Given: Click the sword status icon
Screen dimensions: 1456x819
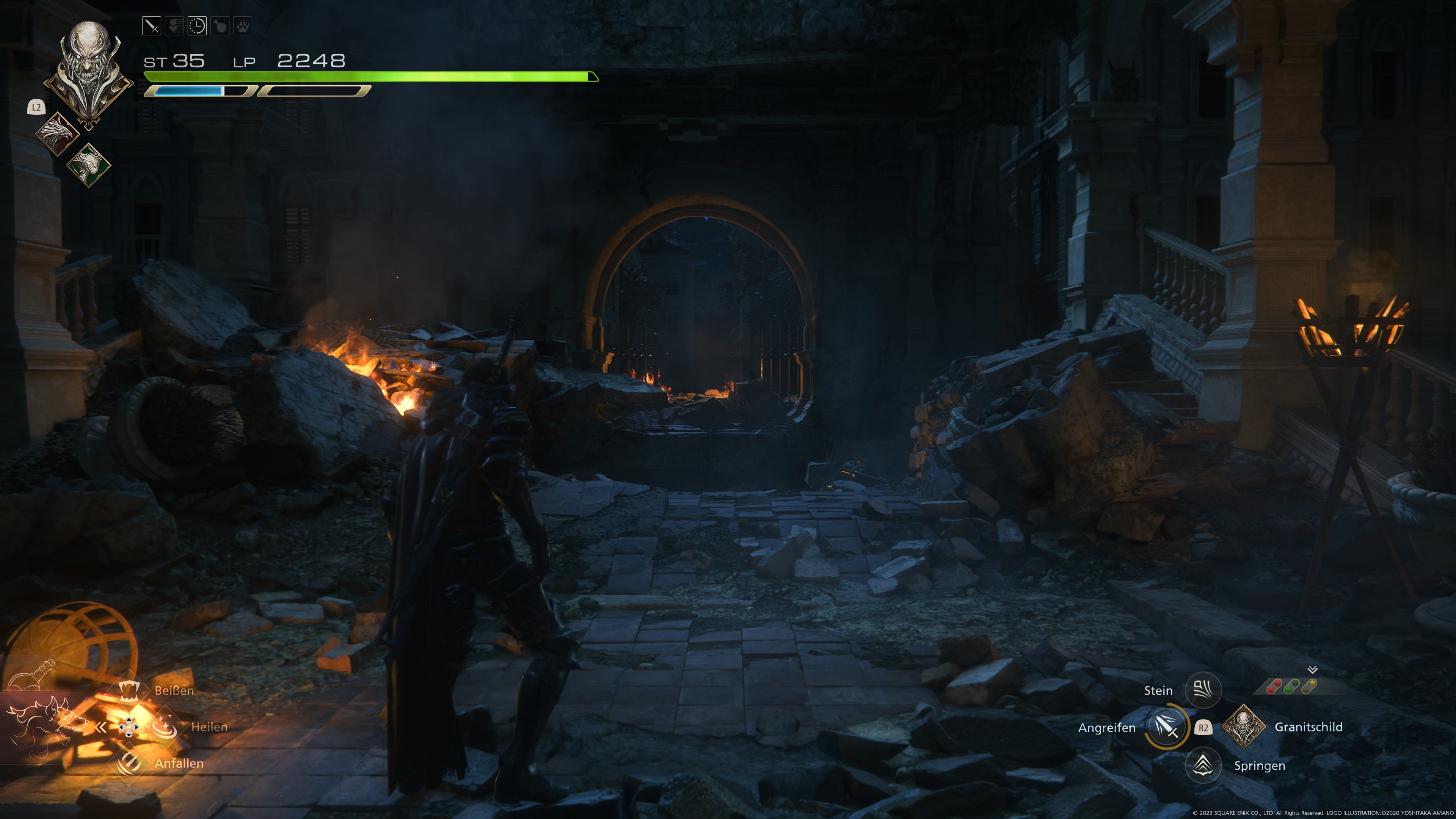Looking at the screenshot, I should tap(152, 26).
